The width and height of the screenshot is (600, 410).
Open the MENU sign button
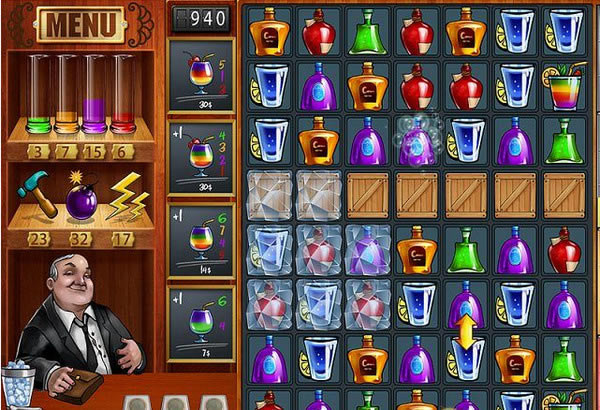click(79, 24)
